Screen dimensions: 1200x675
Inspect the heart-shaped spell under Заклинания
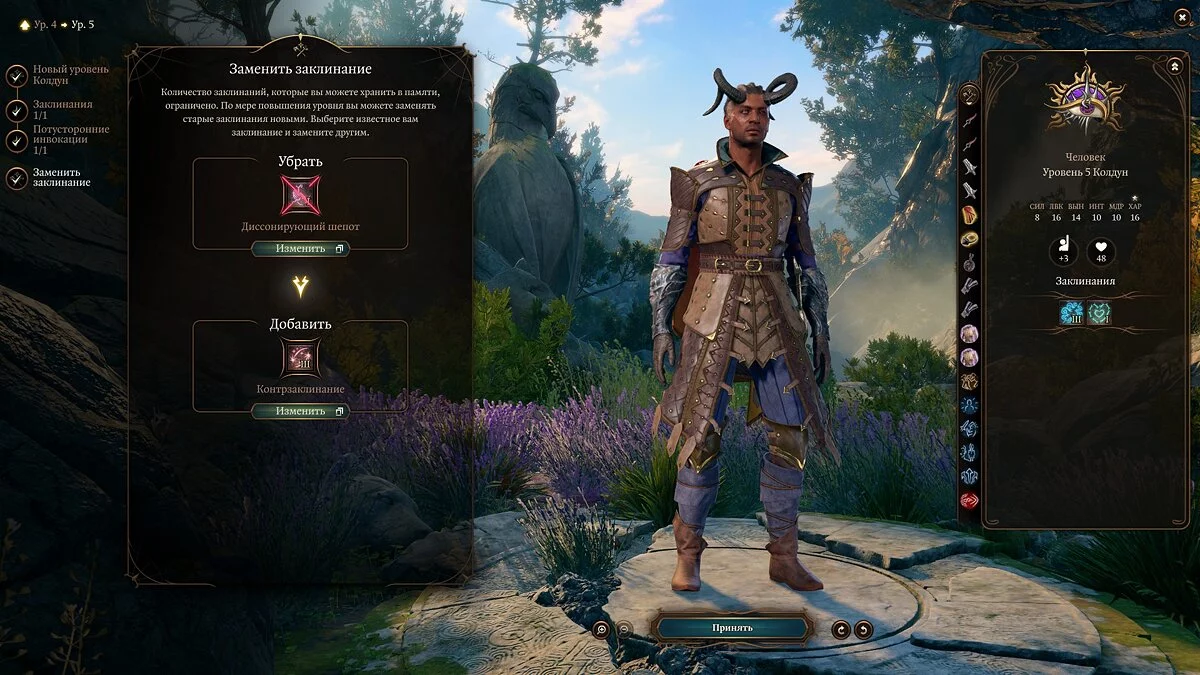click(x=1099, y=314)
